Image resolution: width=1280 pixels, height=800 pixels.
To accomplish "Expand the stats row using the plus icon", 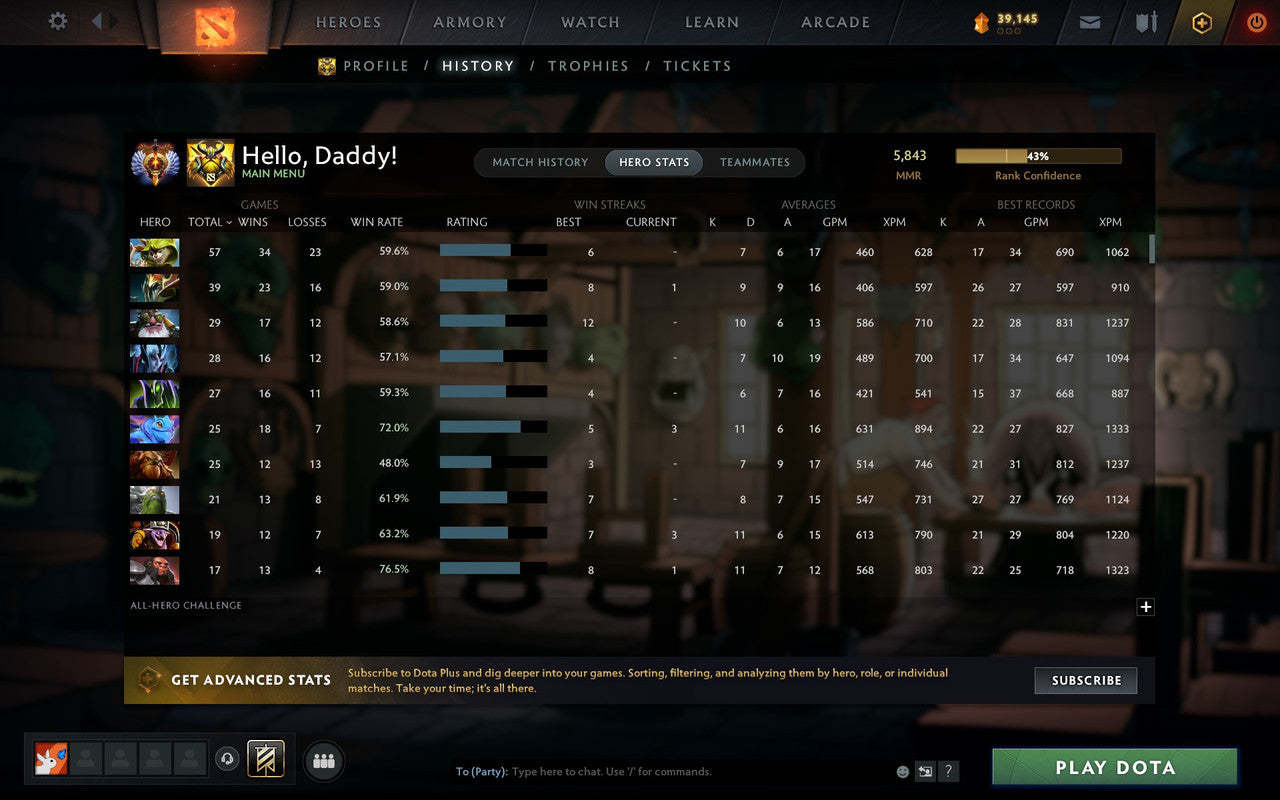I will tap(1145, 607).
